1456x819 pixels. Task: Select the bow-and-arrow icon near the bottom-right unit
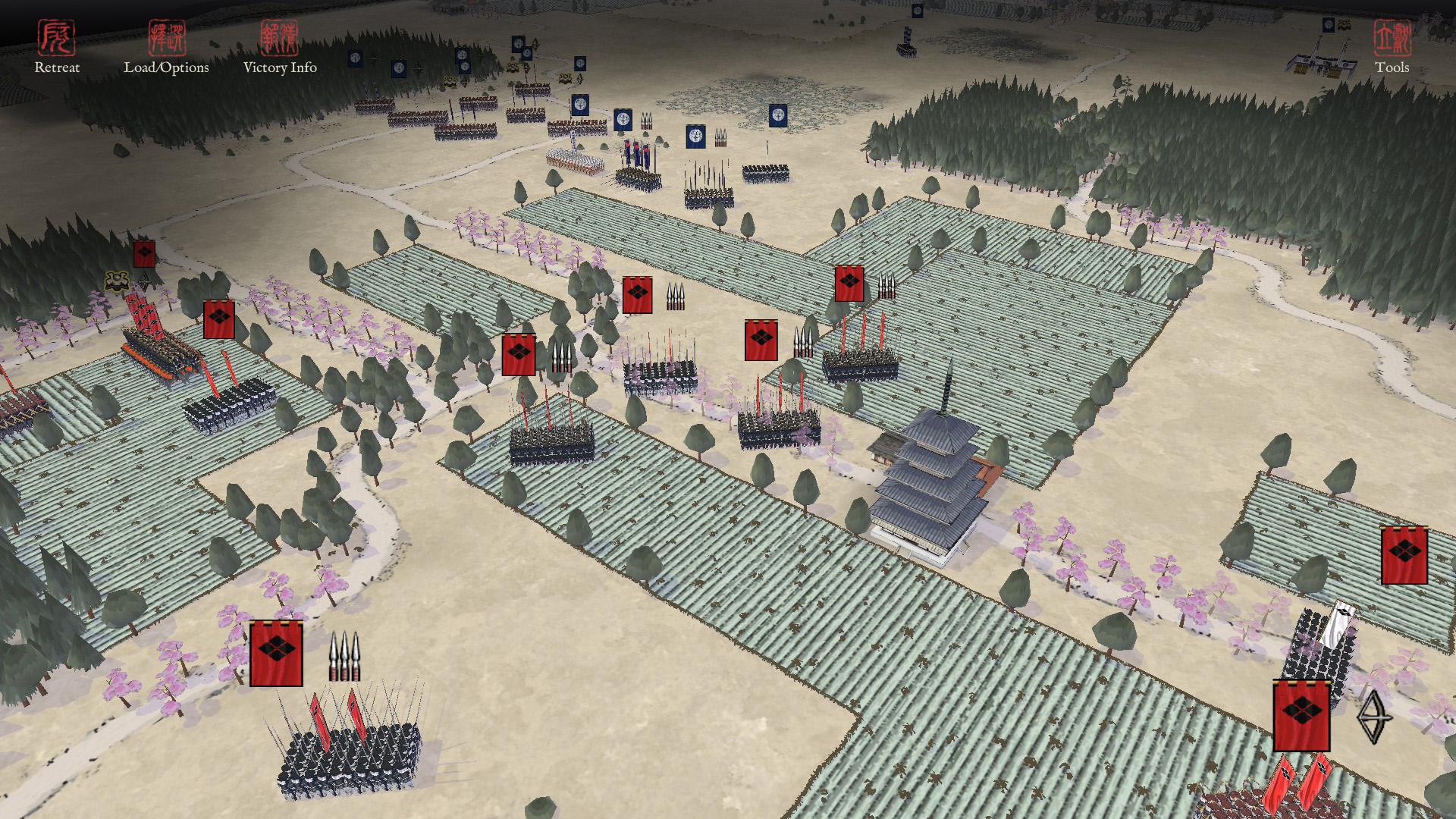tap(1376, 717)
